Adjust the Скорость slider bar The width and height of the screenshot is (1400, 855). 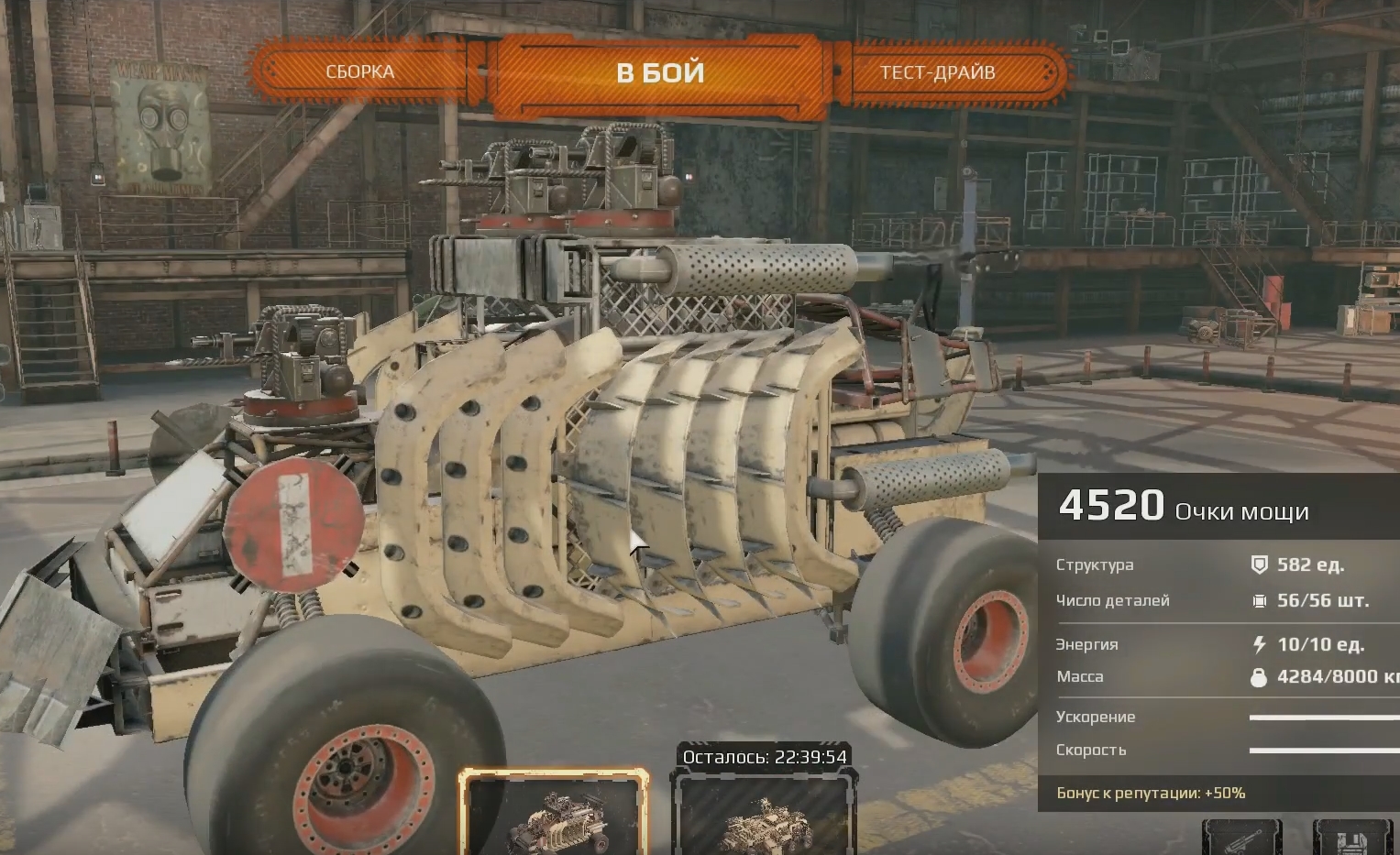[1320, 751]
